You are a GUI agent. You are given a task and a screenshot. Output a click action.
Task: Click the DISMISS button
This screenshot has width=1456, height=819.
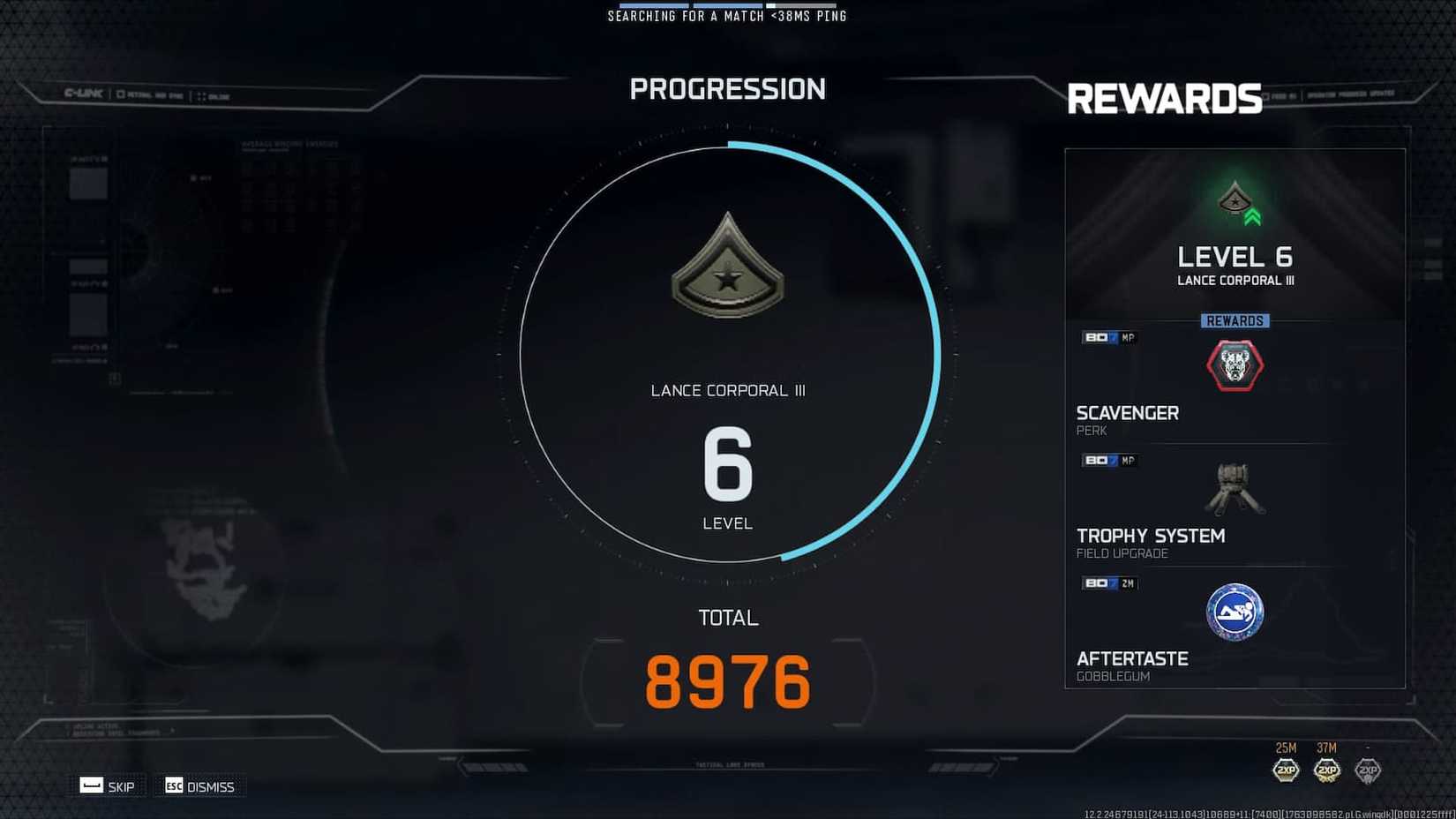[199, 785]
